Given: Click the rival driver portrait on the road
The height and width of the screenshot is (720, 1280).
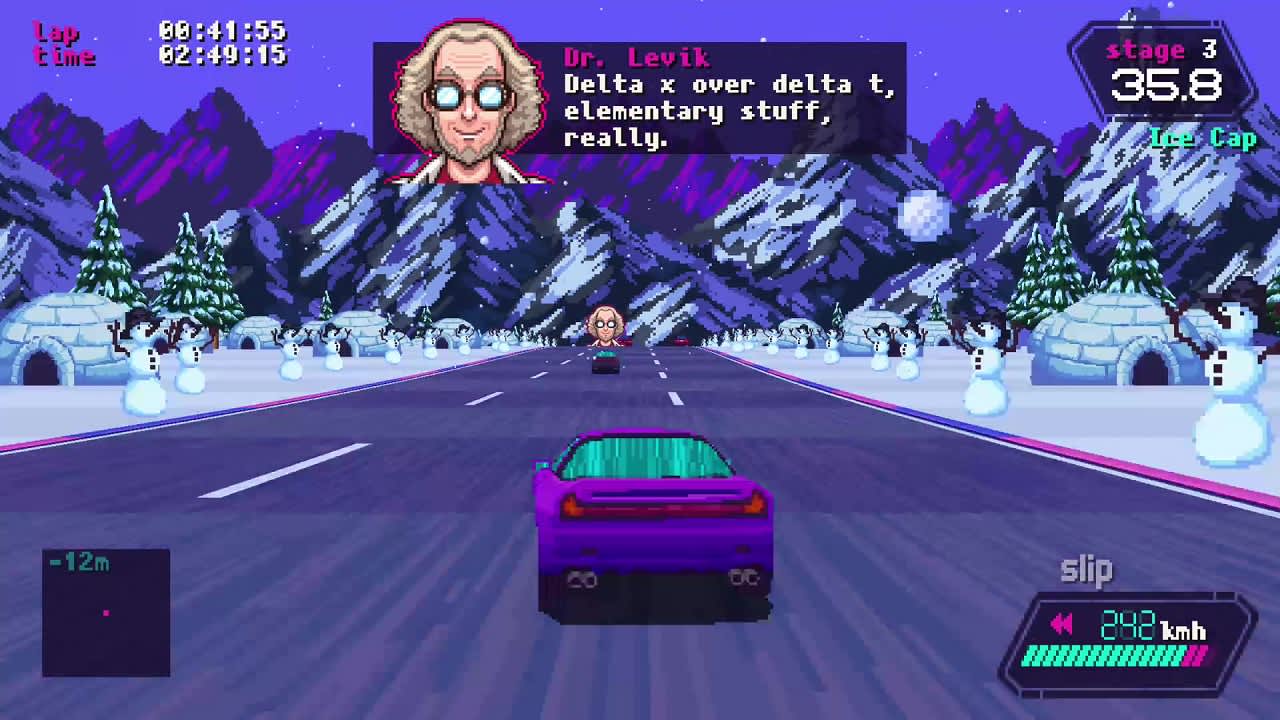Looking at the screenshot, I should pos(608,325).
